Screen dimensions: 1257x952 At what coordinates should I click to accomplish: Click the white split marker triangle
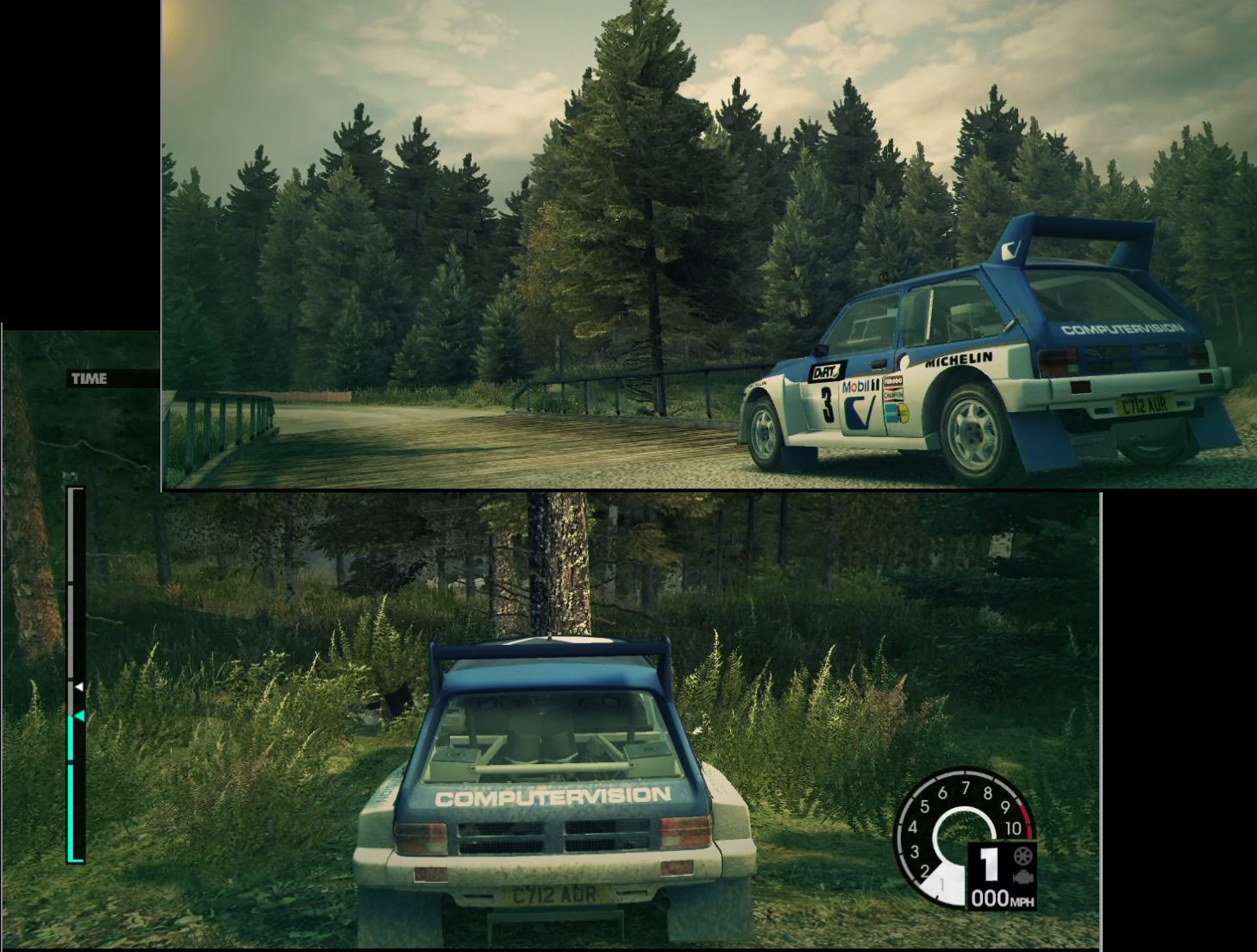coord(79,686)
